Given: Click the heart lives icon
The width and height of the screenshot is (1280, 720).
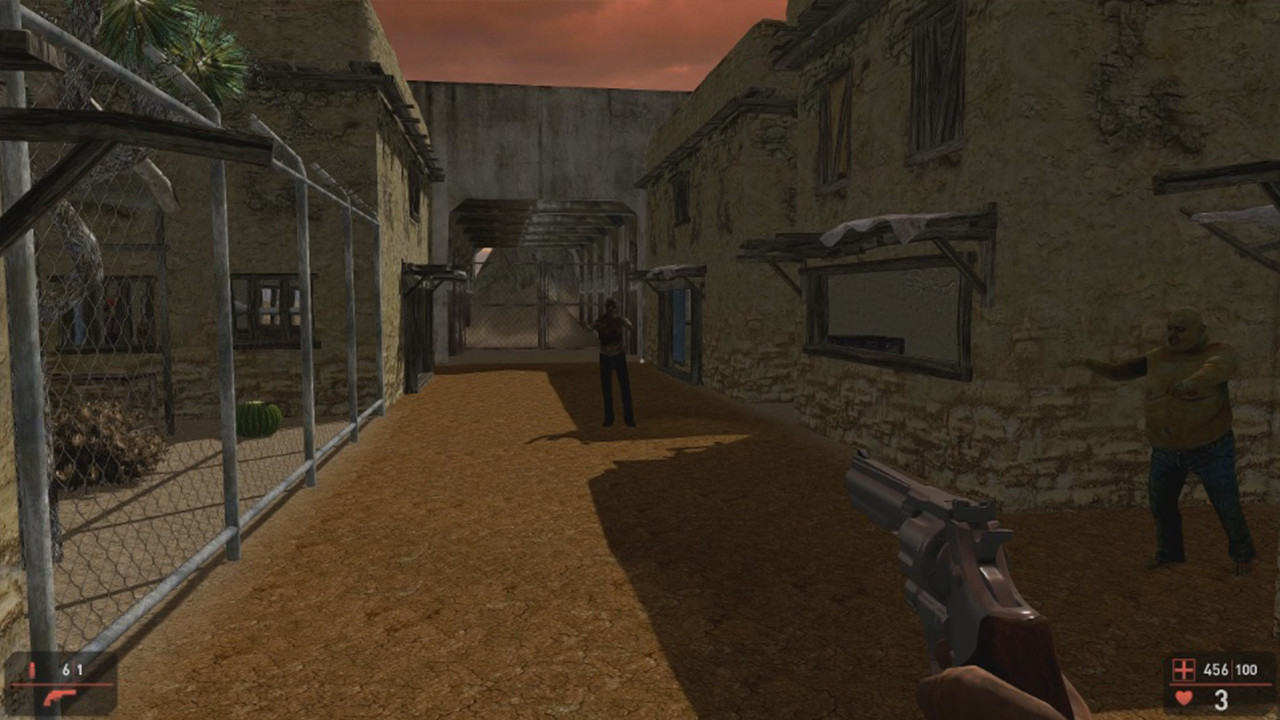Looking at the screenshot, I should pyautogui.click(x=1182, y=697).
